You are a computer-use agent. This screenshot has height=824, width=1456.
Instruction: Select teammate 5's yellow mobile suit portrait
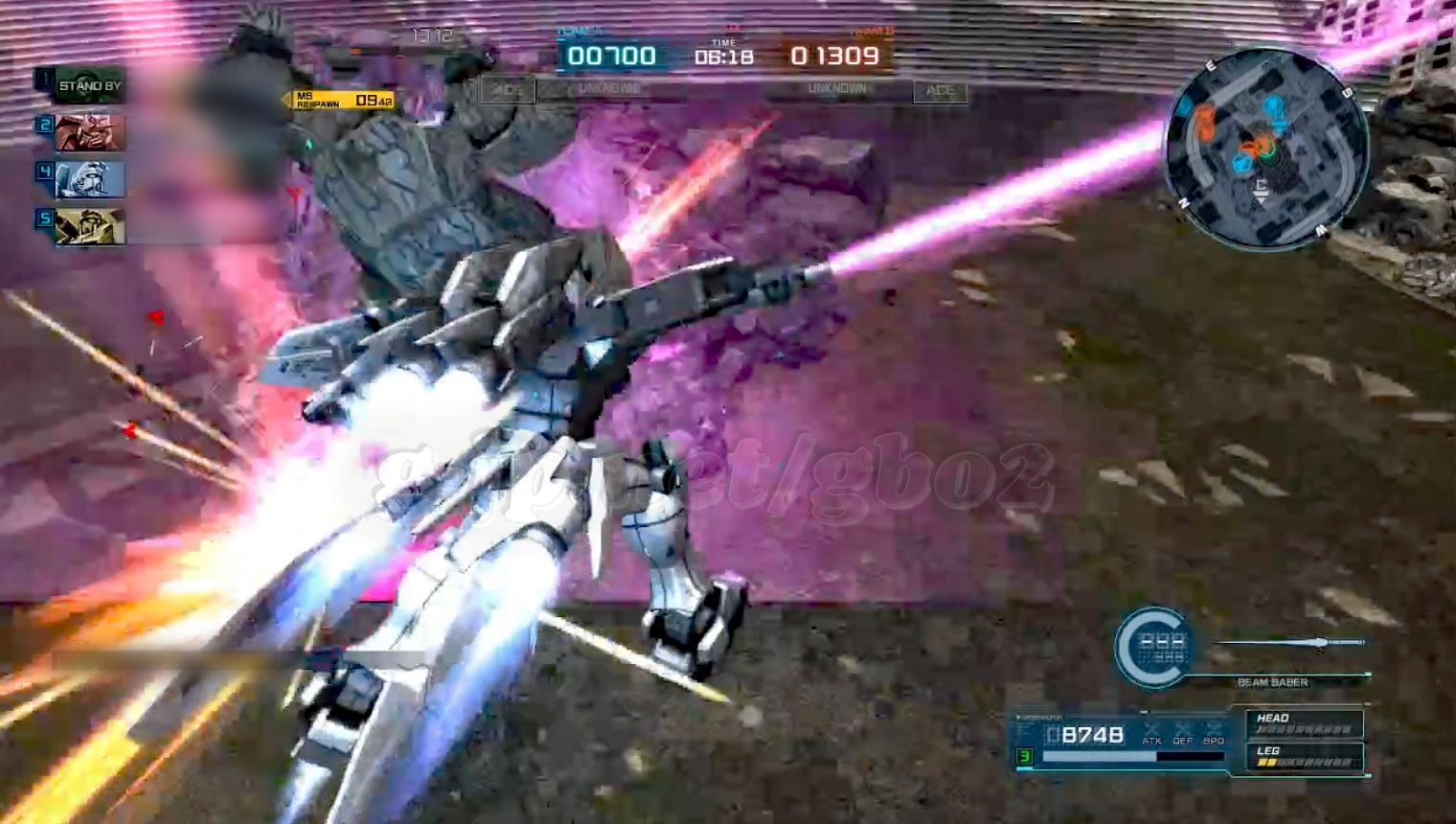click(x=89, y=227)
